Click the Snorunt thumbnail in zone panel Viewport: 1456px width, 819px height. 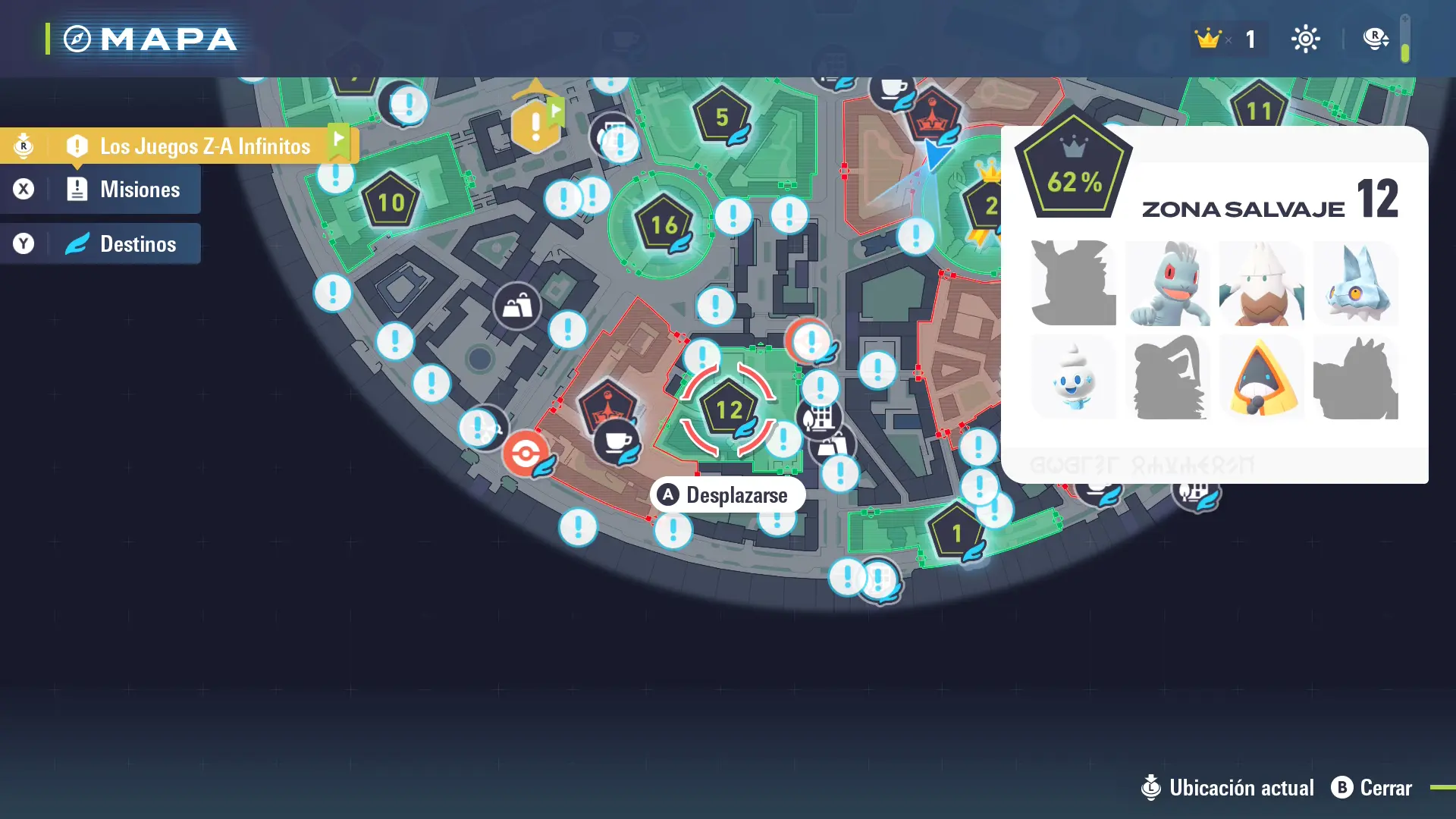[x=1262, y=378]
